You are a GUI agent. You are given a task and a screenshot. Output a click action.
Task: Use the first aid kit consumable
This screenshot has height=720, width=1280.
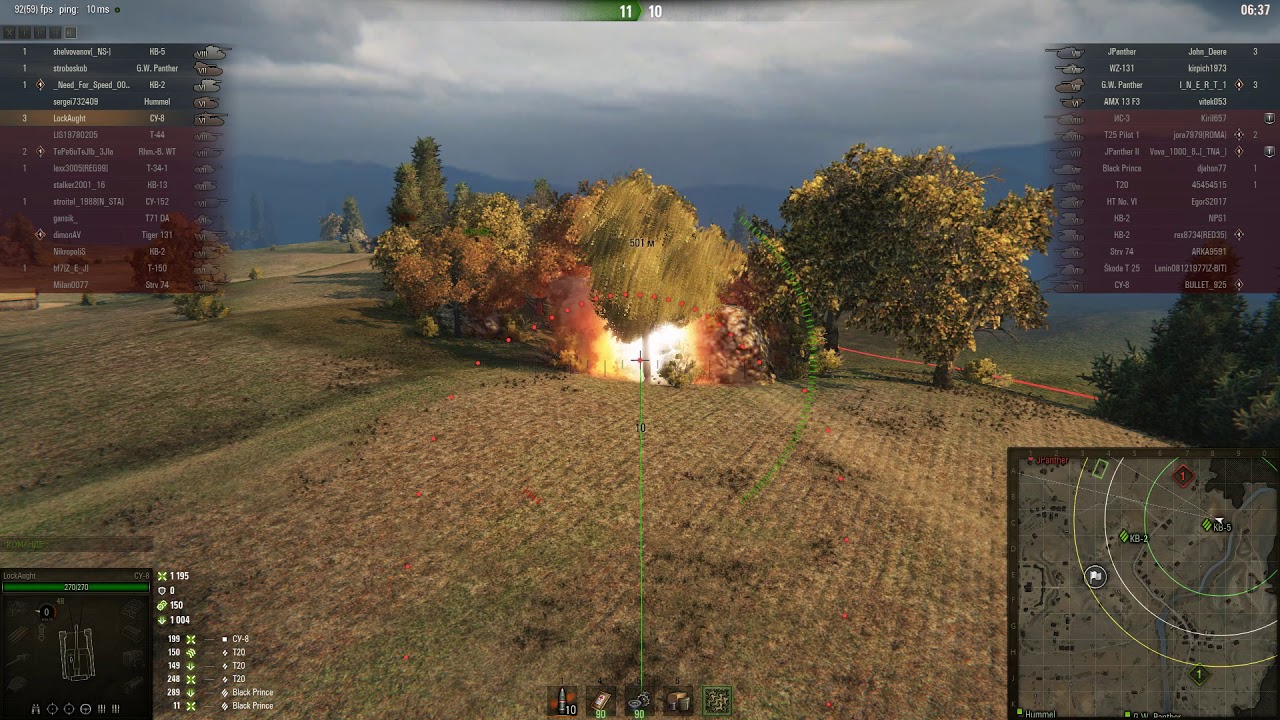tap(602, 700)
